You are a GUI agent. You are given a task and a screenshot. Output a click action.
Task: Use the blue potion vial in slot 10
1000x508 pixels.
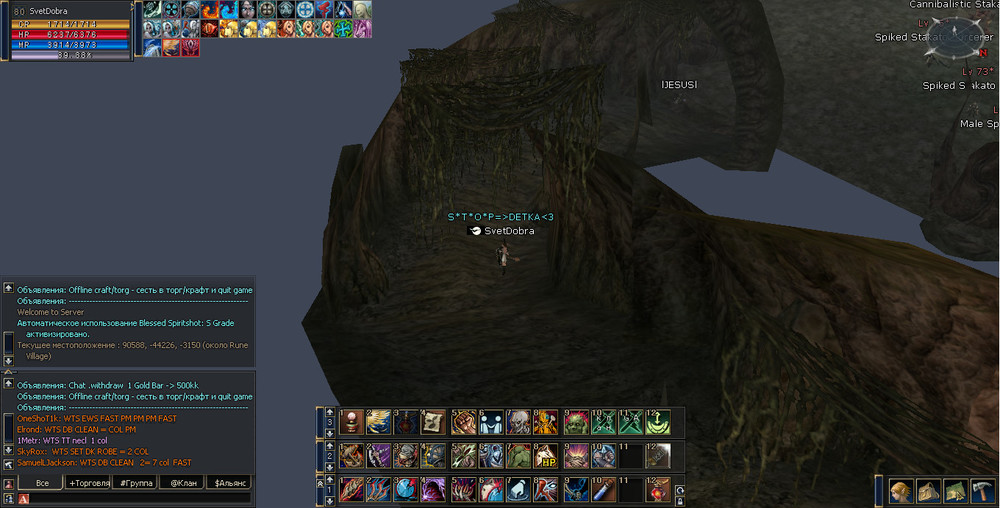pyautogui.click(x=602, y=490)
